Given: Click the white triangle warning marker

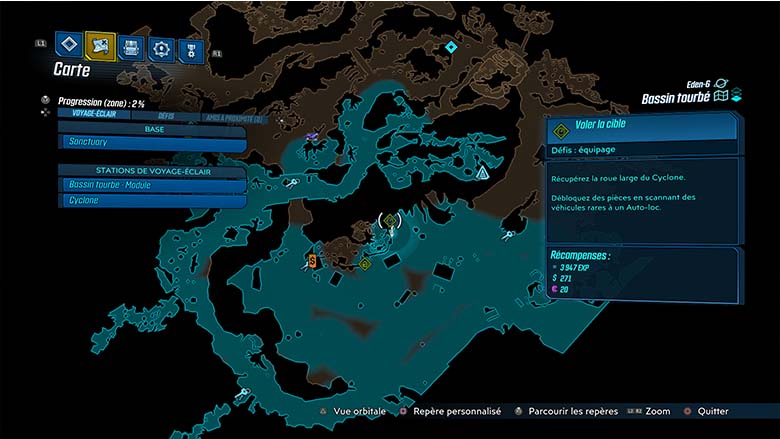Looking at the screenshot, I should pyautogui.click(x=483, y=173).
